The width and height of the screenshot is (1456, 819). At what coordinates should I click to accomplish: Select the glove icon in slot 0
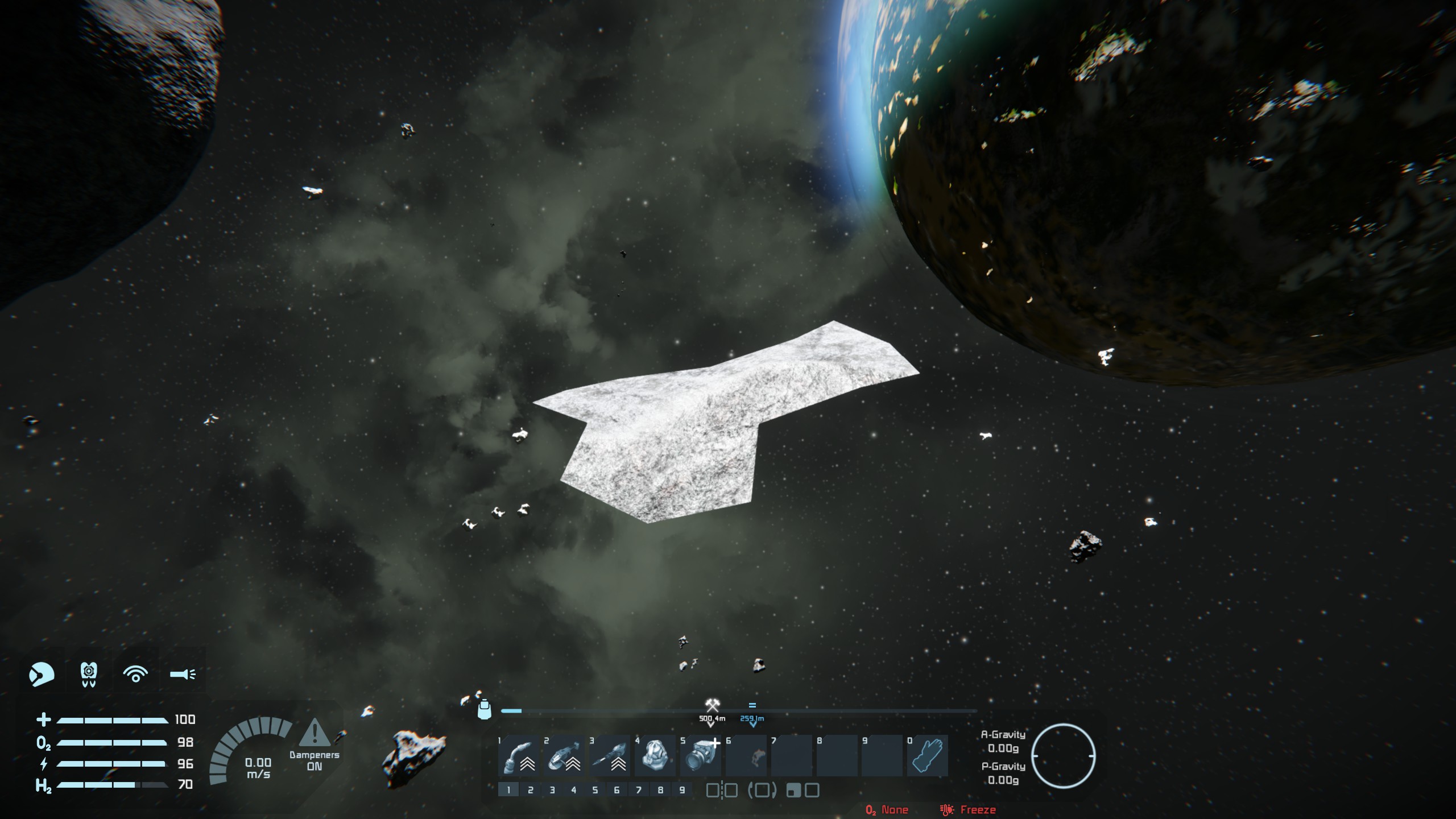tap(928, 756)
